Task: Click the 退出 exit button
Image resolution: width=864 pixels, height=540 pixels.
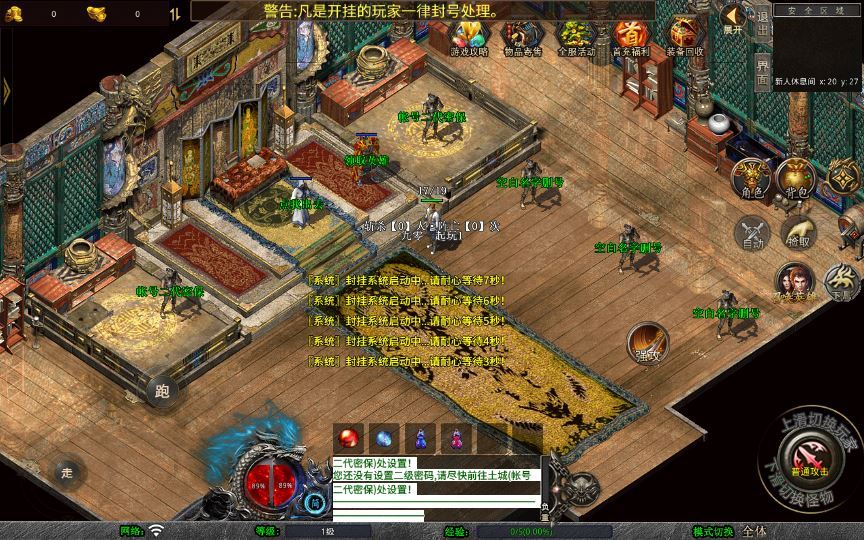Action: click(x=762, y=20)
